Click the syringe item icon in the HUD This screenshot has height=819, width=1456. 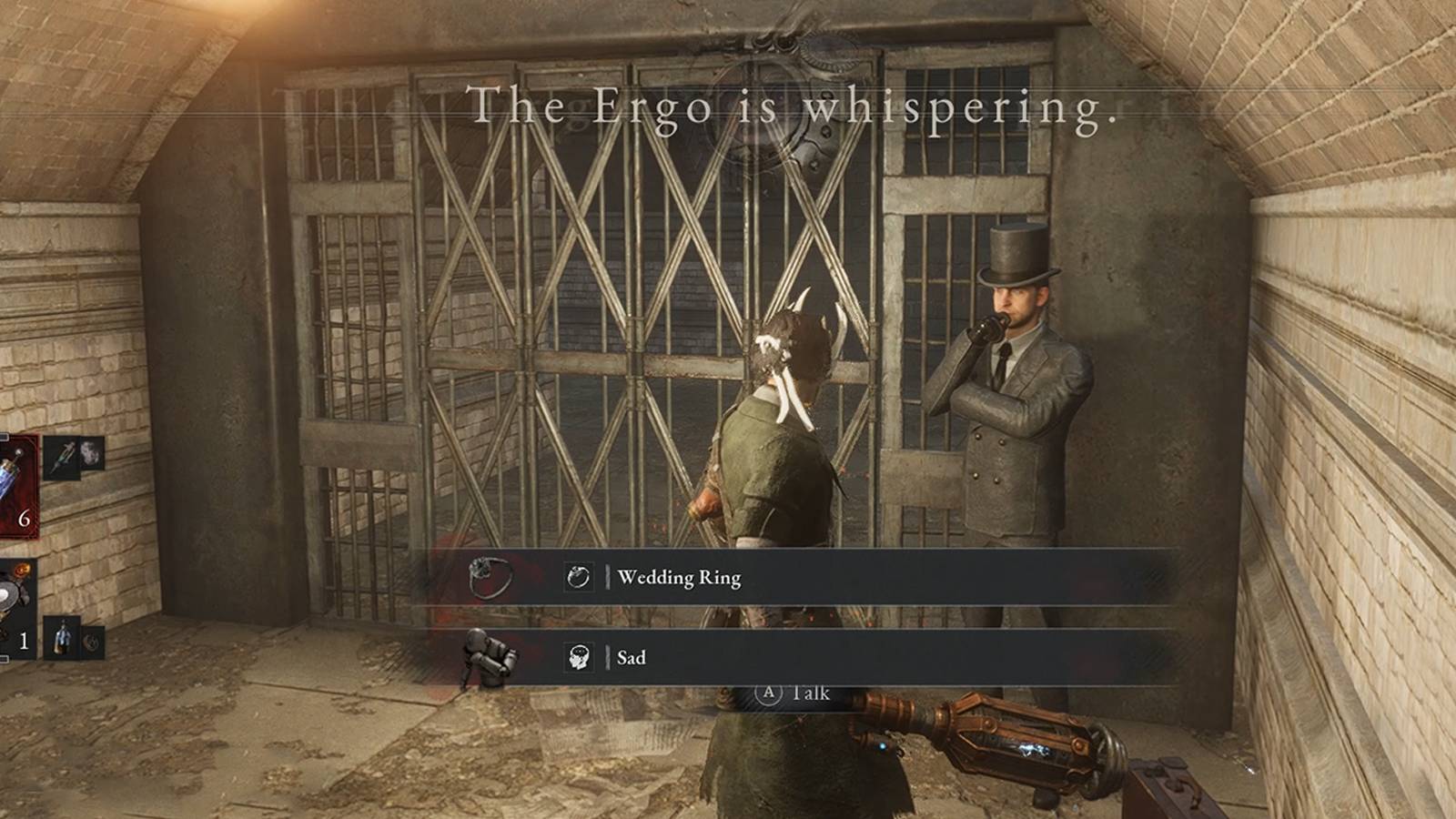click(62, 457)
